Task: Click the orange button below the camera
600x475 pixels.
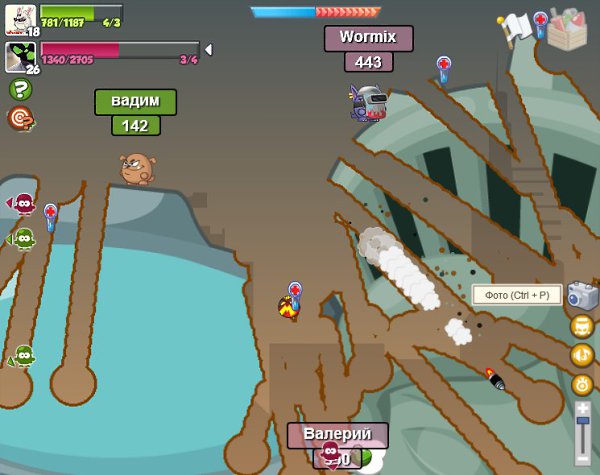Action: [x=582, y=326]
